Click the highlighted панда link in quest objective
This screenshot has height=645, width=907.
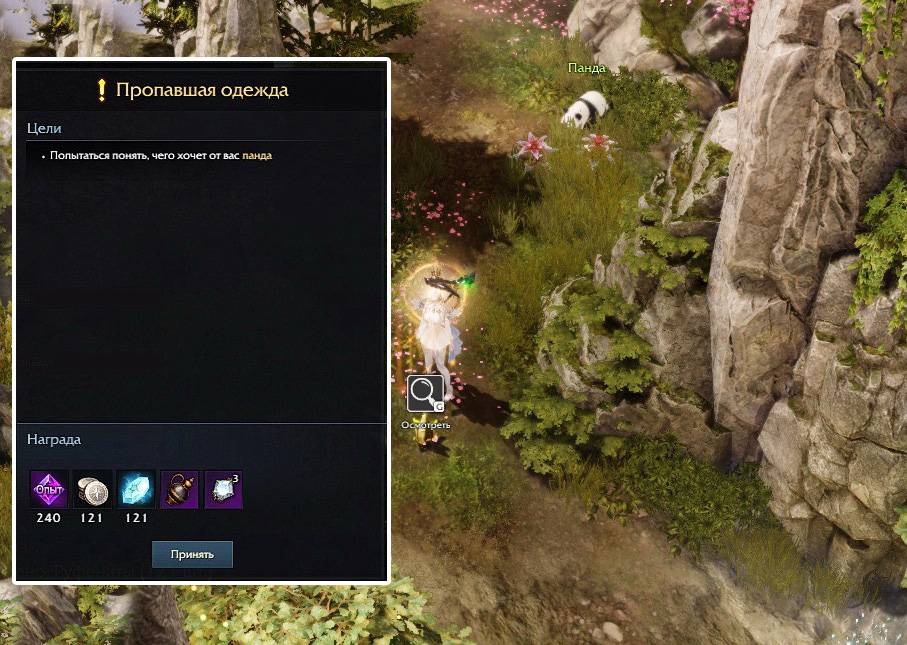257,156
